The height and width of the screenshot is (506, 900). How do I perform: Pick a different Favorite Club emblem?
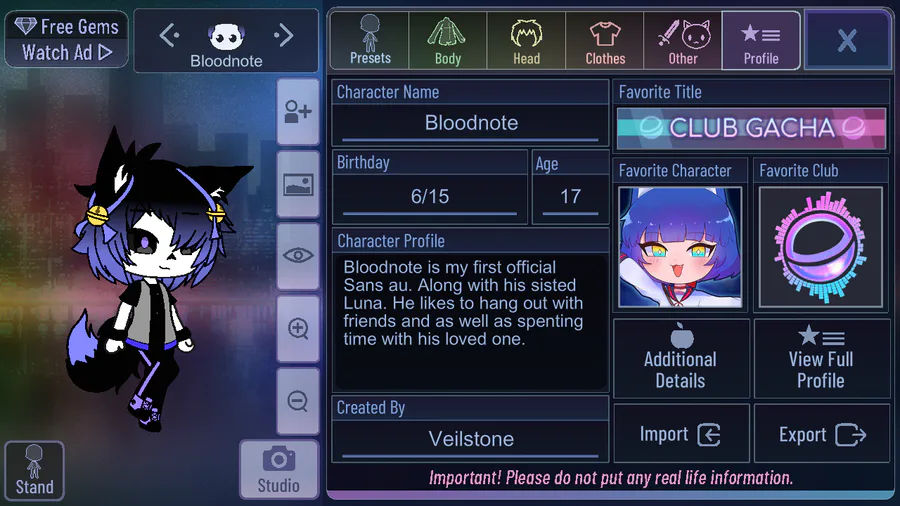tap(821, 247)
